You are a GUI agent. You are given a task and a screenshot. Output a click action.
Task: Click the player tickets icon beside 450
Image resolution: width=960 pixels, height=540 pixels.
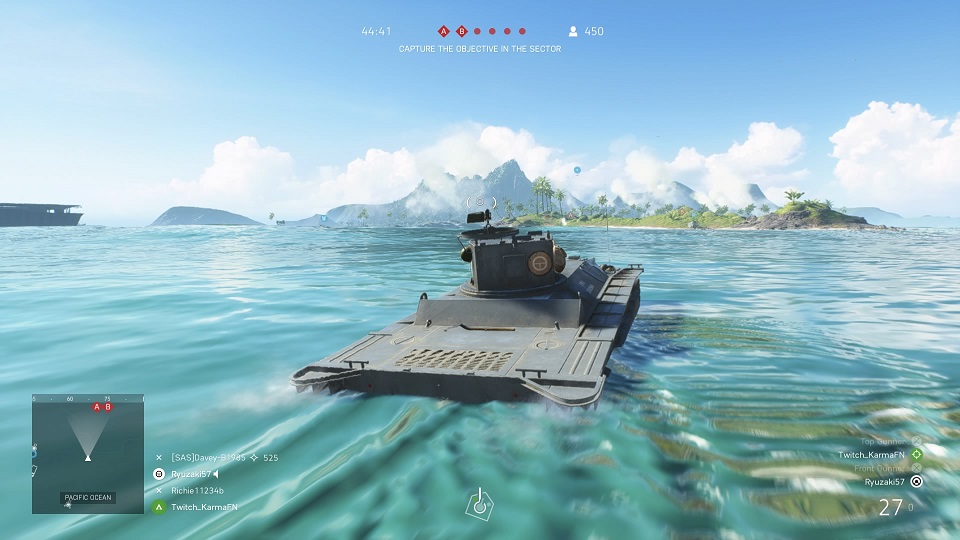[x=572, y=31]
